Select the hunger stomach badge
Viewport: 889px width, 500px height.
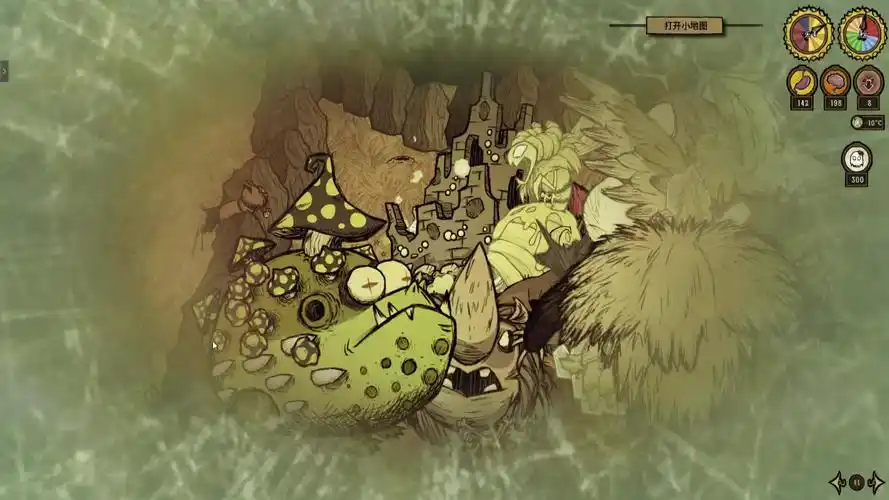pyautogui.click(x=803, y=82)
